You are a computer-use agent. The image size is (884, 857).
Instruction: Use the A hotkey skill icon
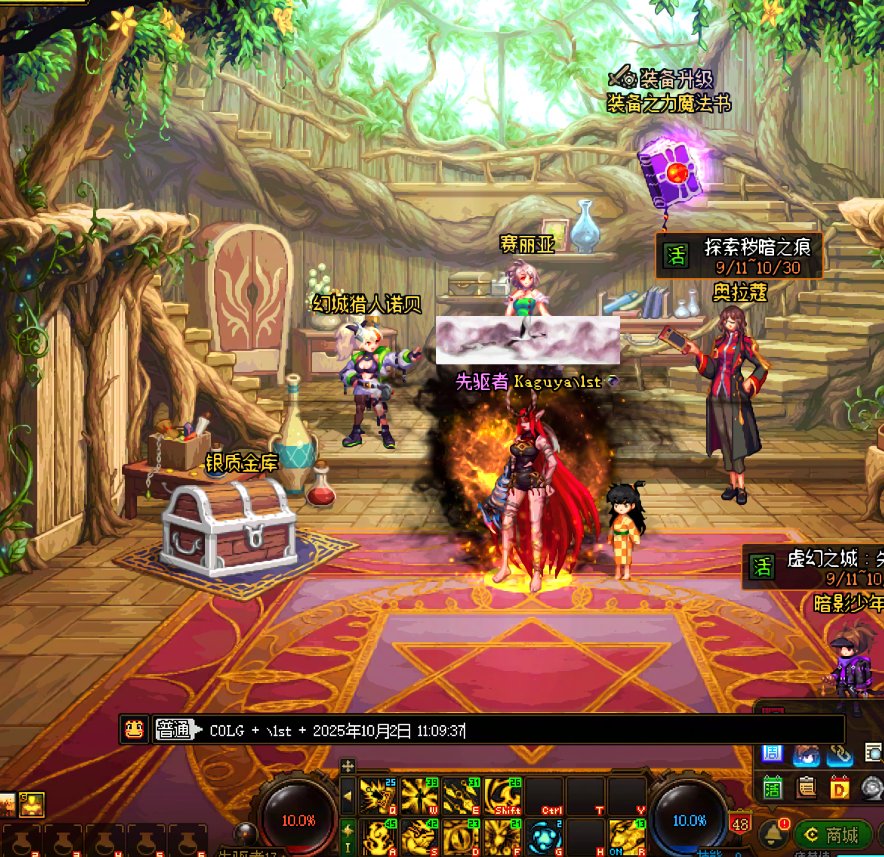378,836
